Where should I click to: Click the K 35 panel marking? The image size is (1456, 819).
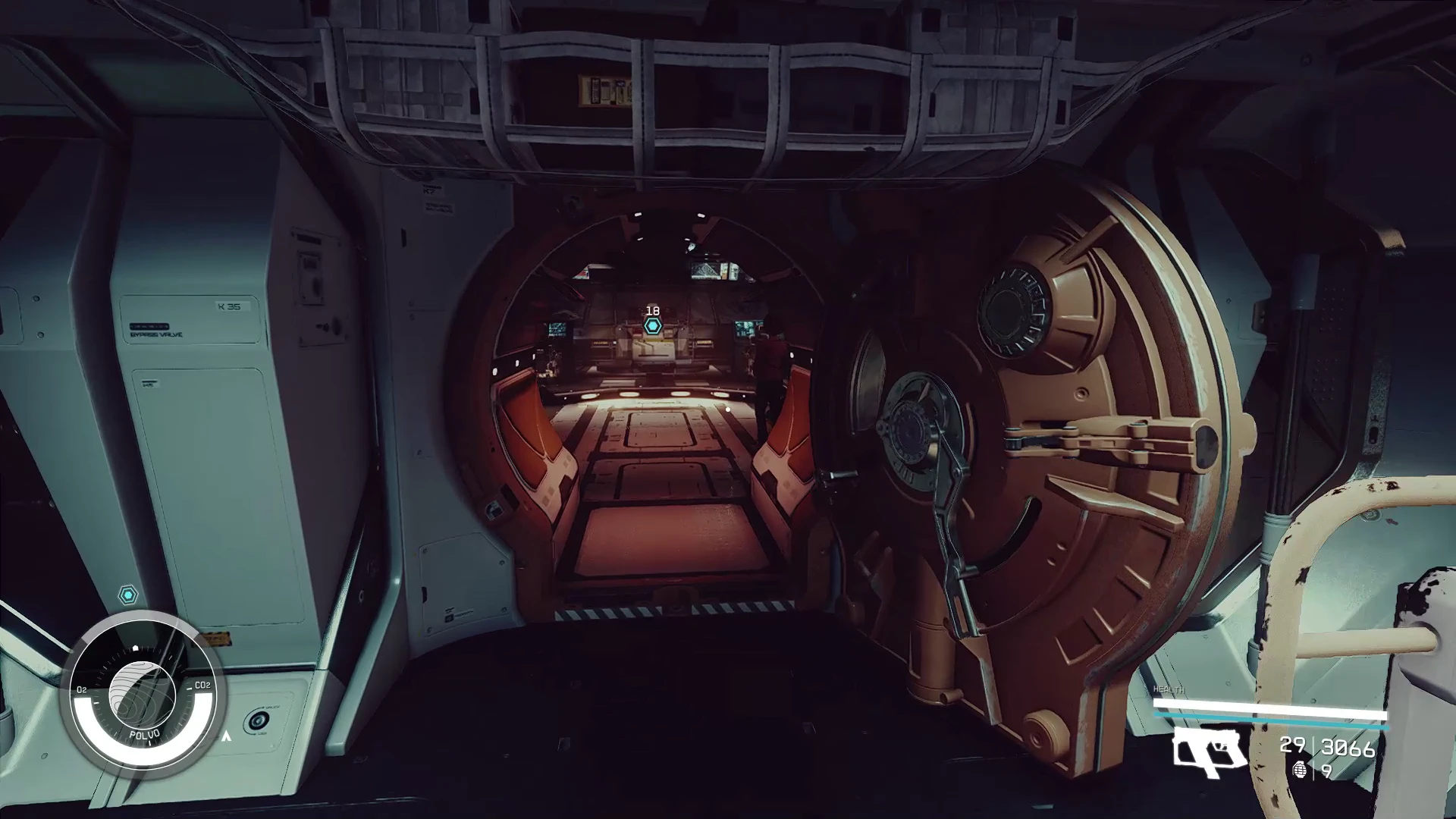tap(227, 306)
